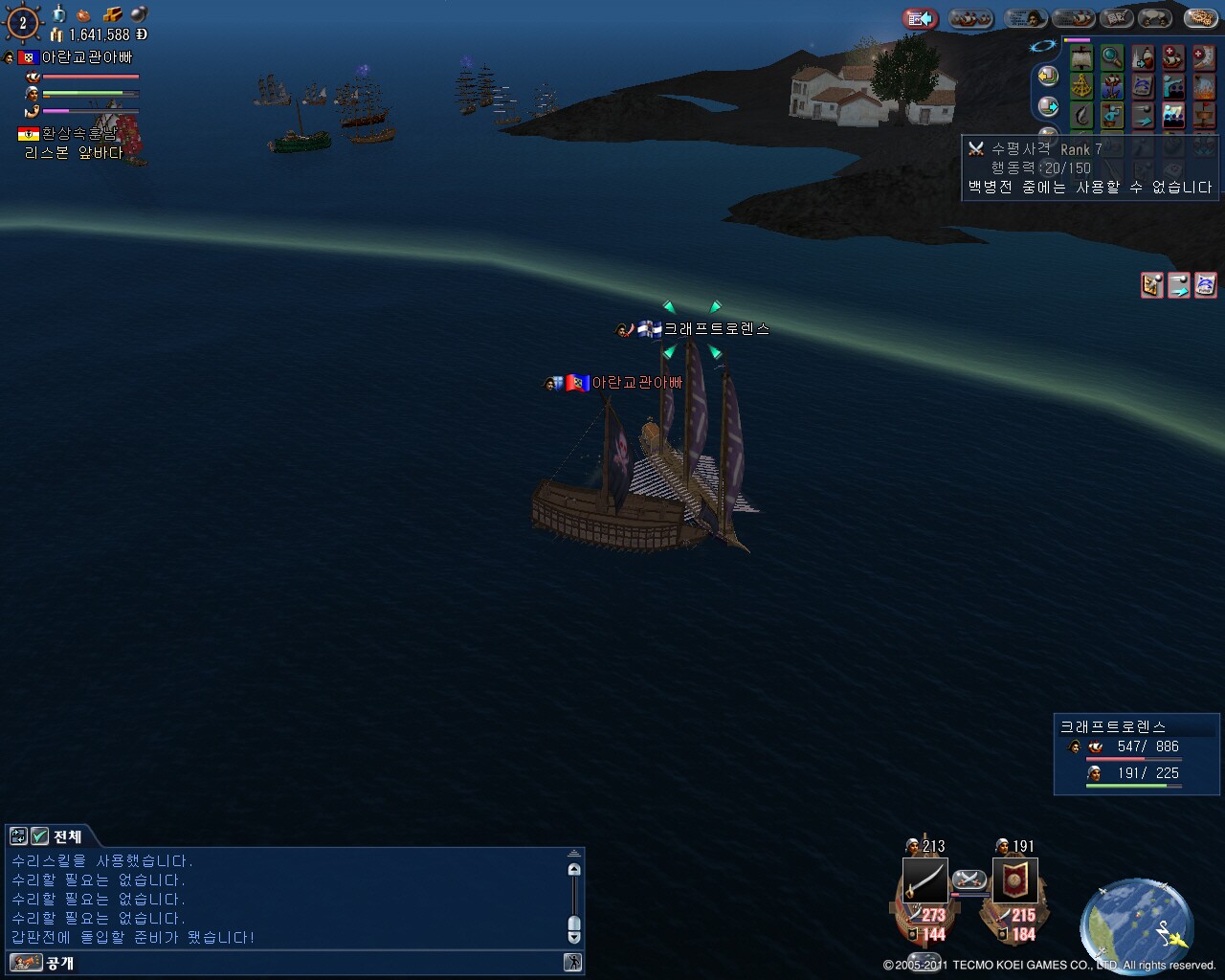
Task: Click the 전체 chat tab
Action: pos(66,836)
